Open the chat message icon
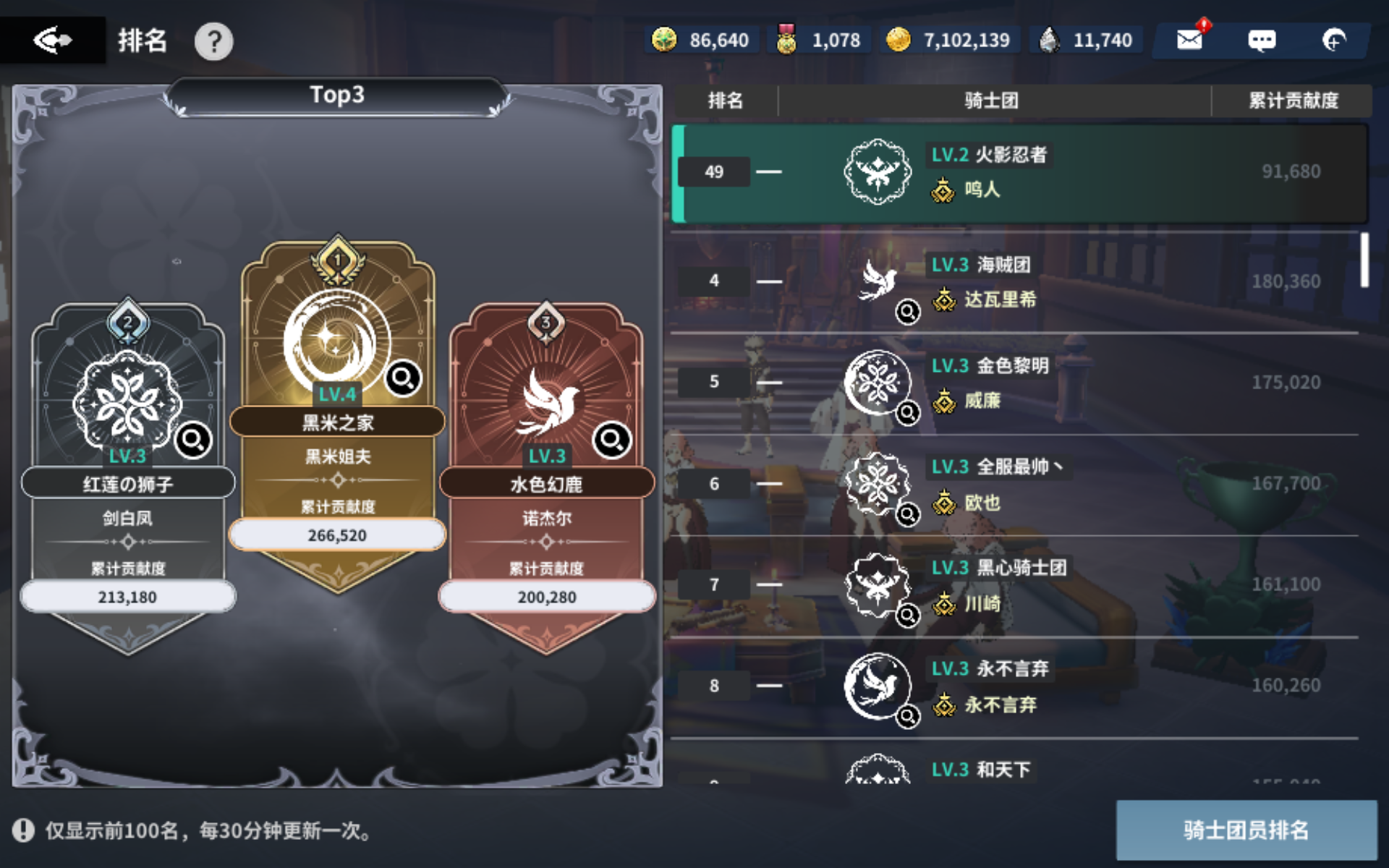 (x=1262, y=40)
